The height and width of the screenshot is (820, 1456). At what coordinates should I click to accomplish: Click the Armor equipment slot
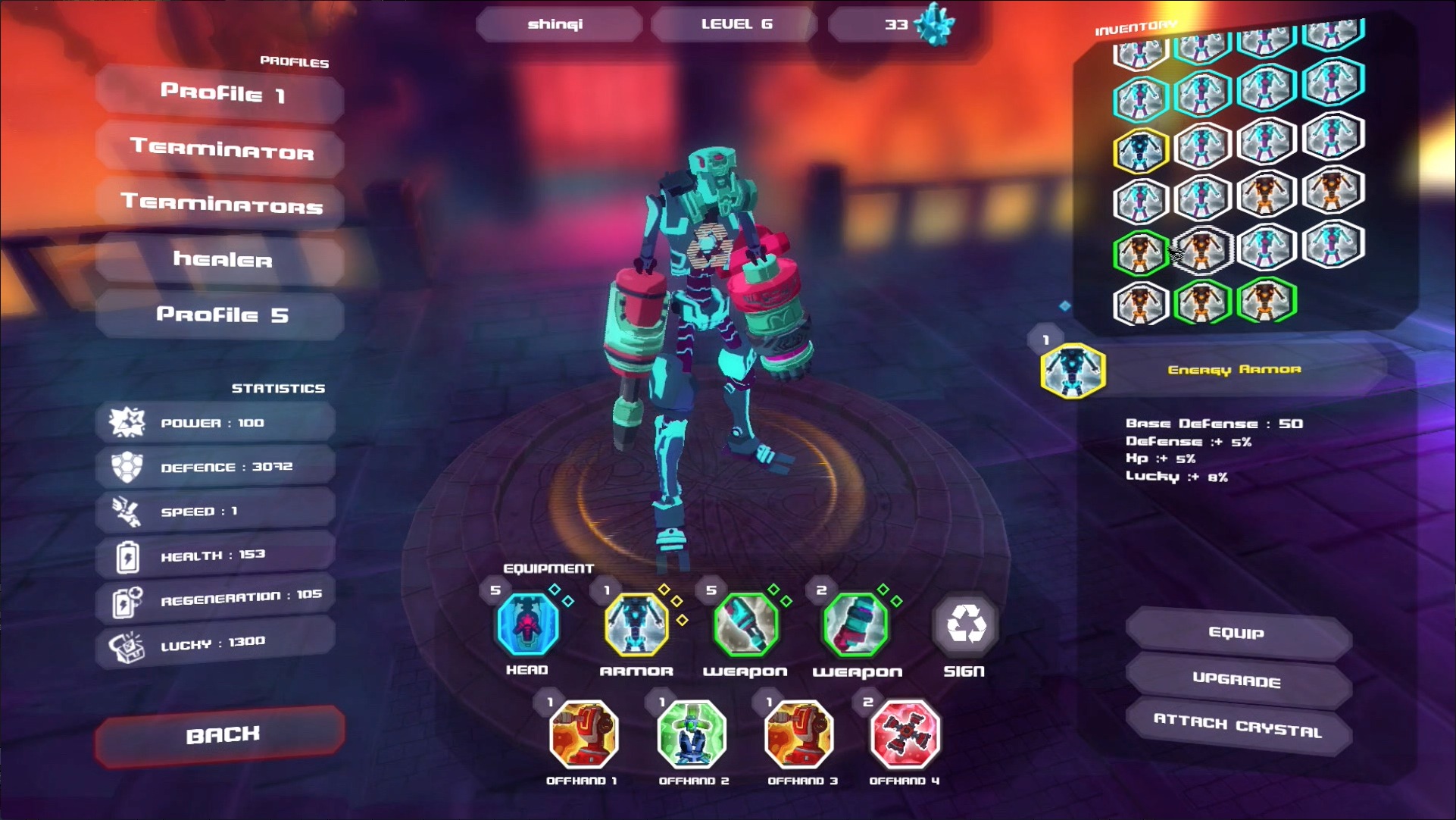[x=636, y=626]
